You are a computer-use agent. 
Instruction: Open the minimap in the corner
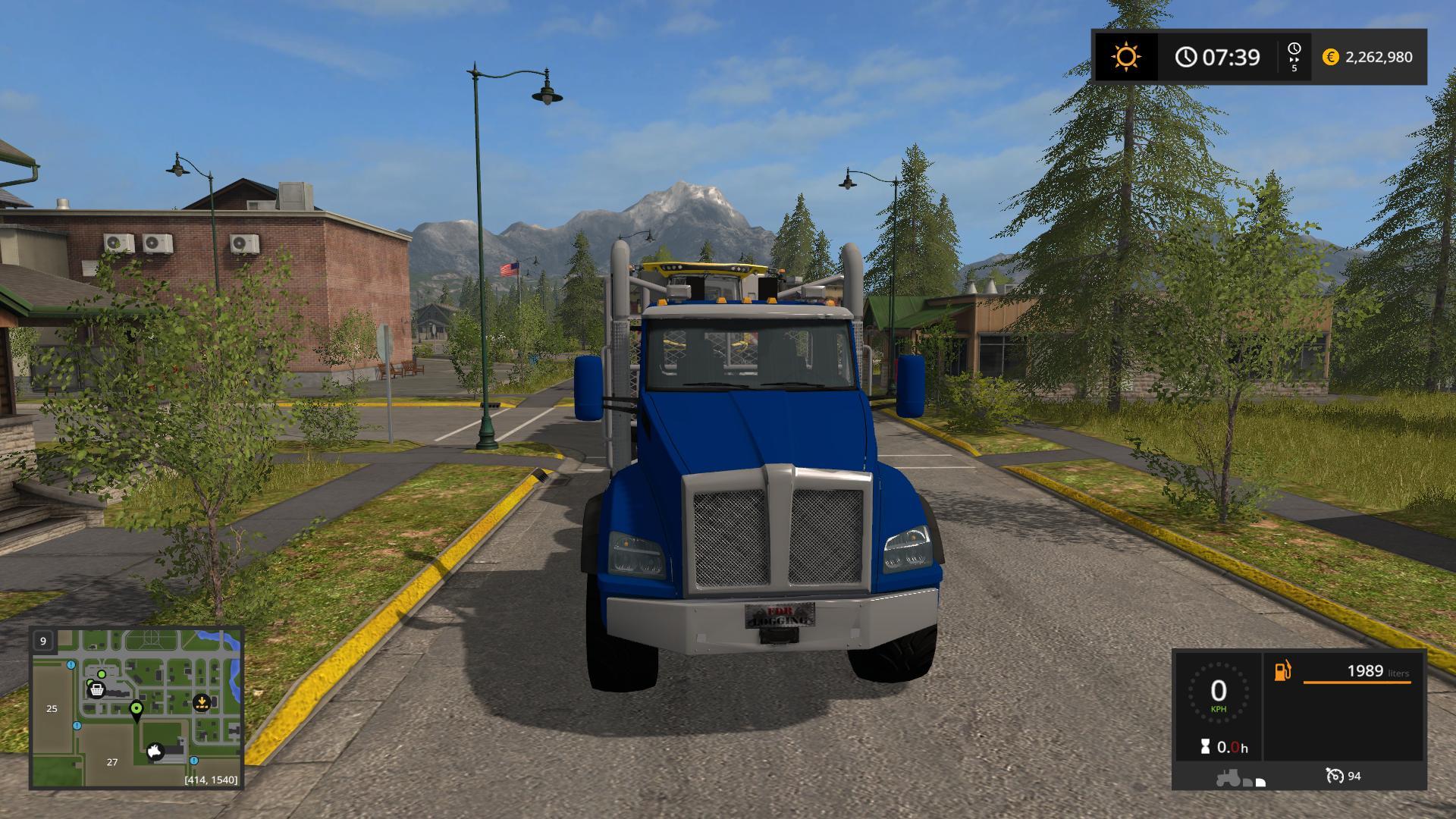point(136,708)
